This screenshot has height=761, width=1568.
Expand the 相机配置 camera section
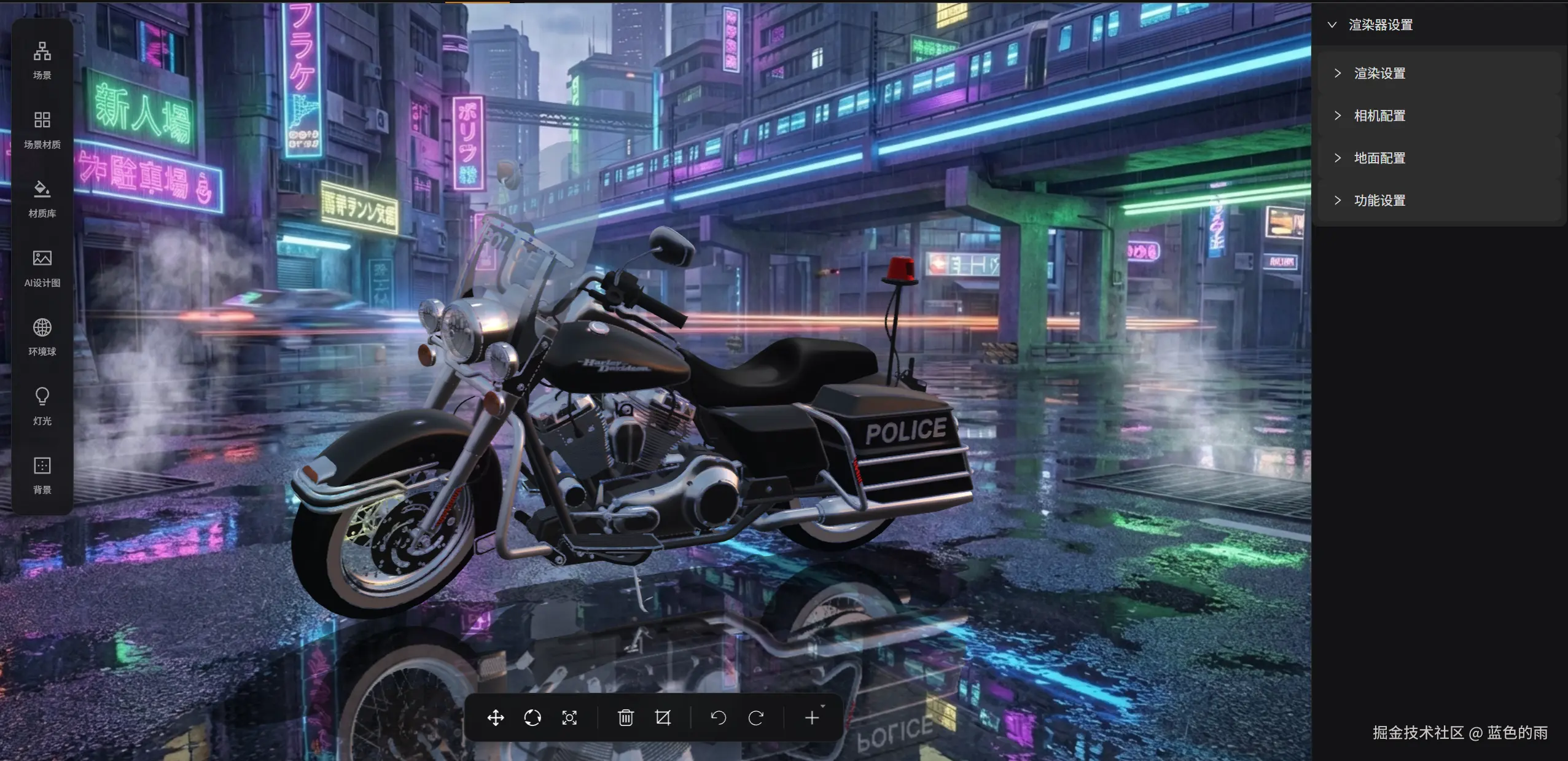coord(1379,116)
